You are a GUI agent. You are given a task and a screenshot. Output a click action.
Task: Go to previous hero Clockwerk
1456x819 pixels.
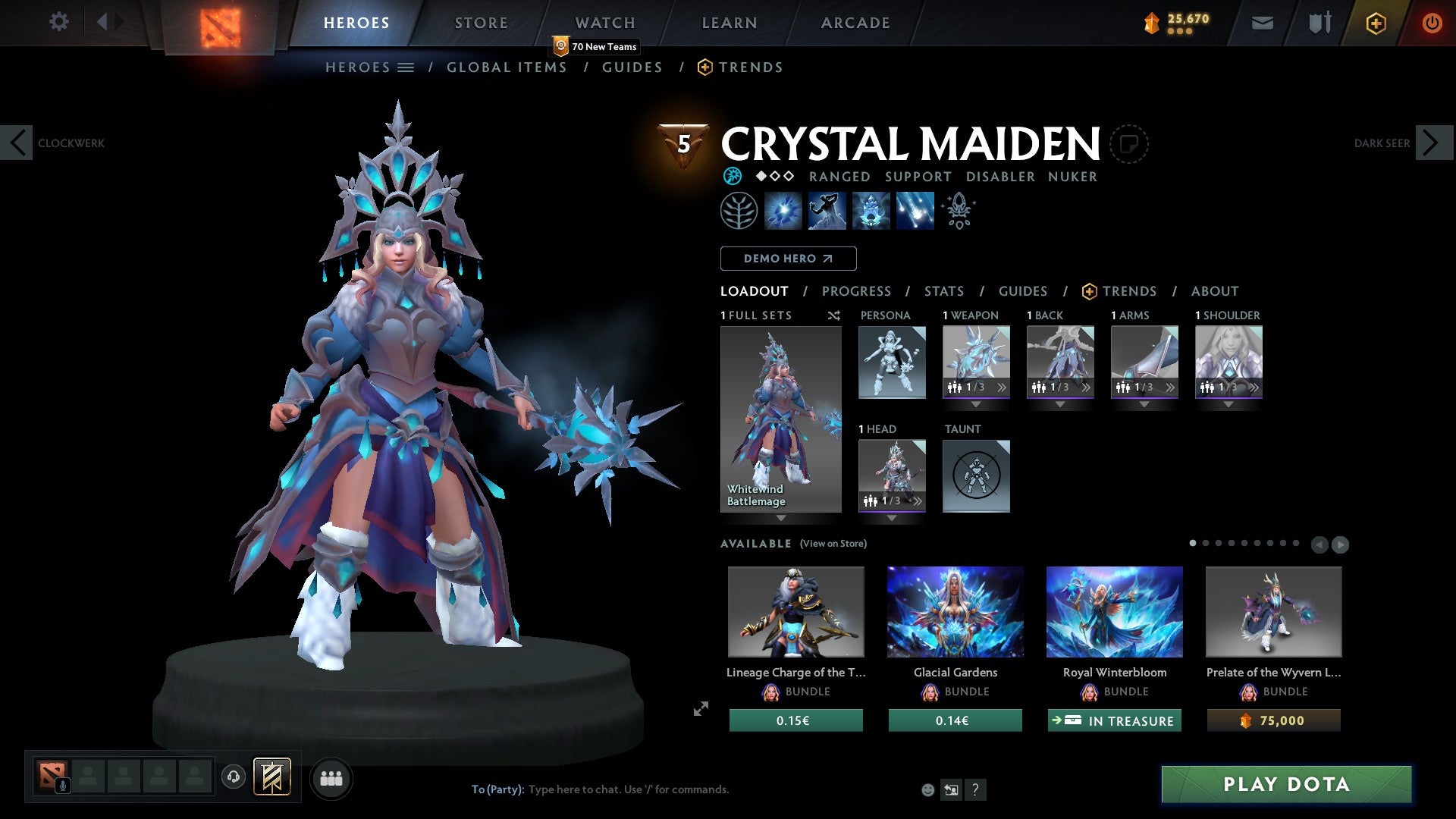coord(17,143)
